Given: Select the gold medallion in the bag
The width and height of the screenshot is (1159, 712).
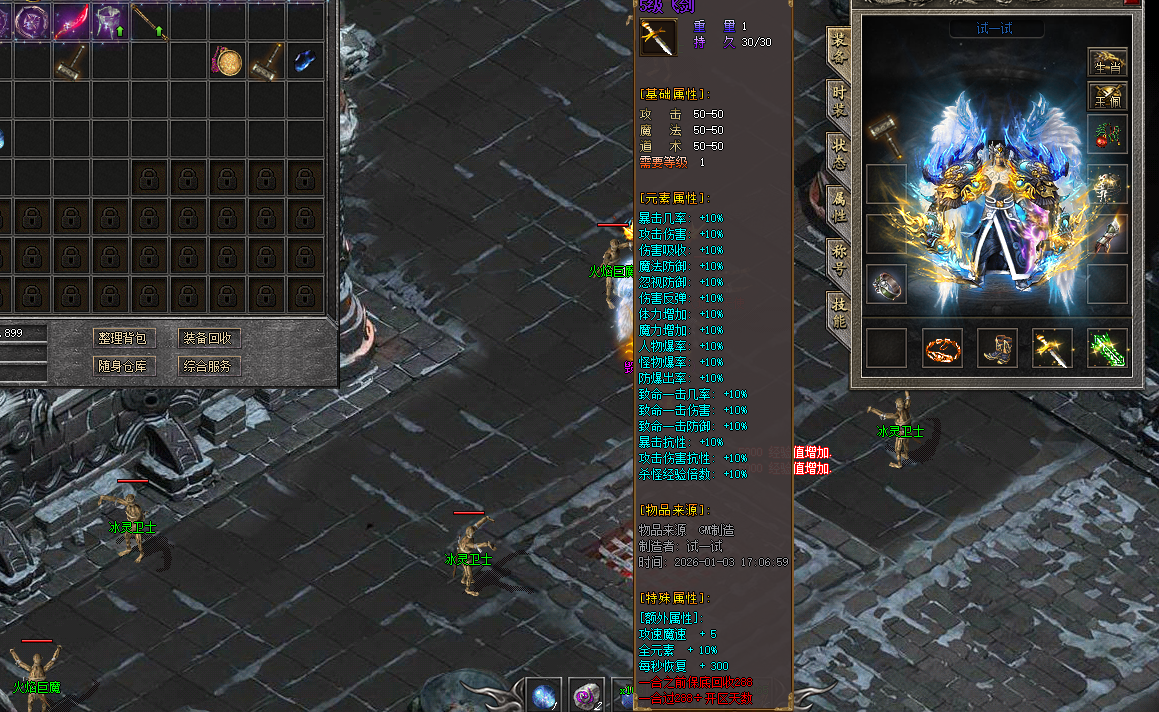Looking at the screenshot, I should point(229,62).
